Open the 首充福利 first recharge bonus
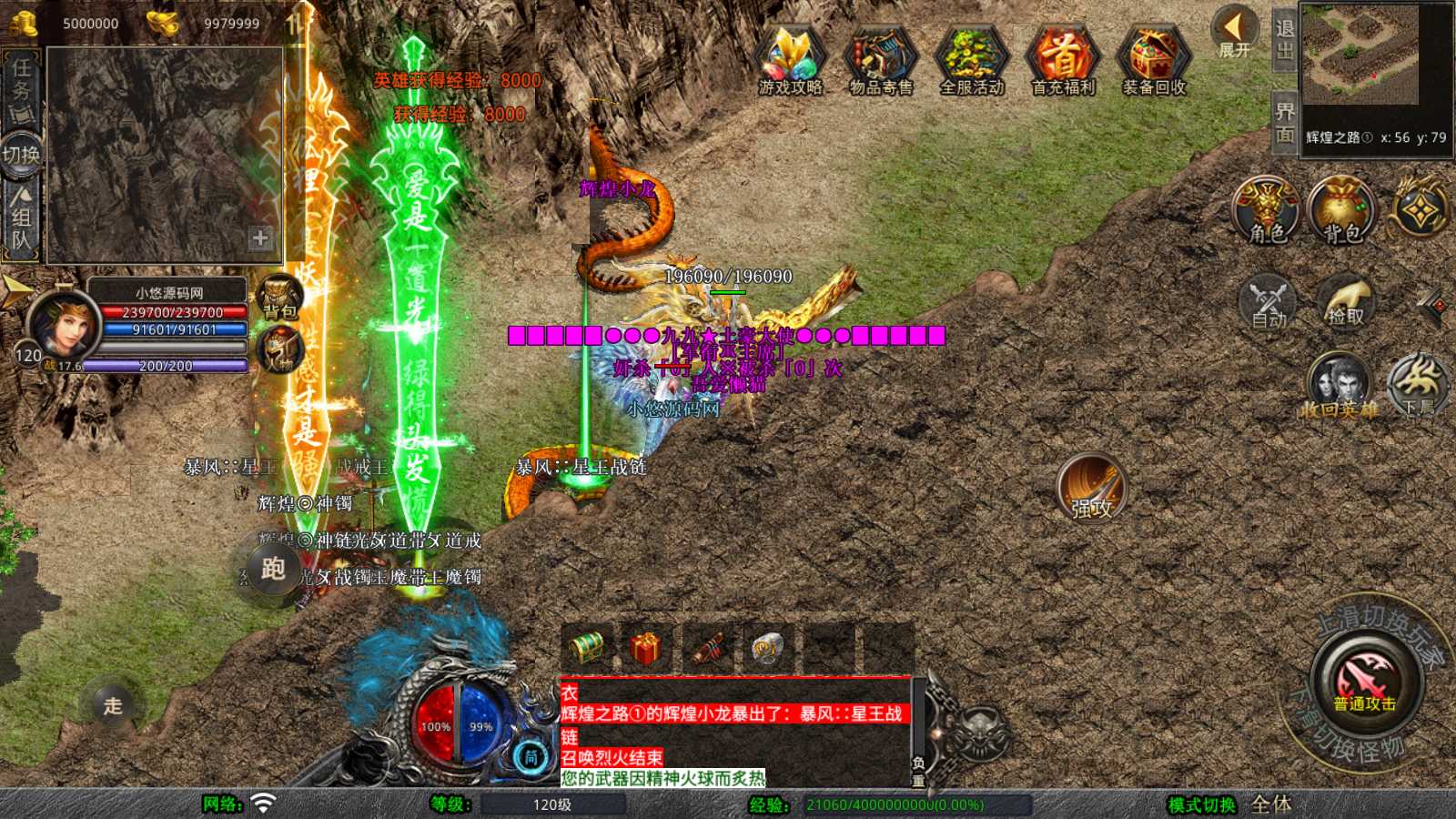Image resolution: width=1456 pixels, height=819 pixels. (x=1063, y=60)
